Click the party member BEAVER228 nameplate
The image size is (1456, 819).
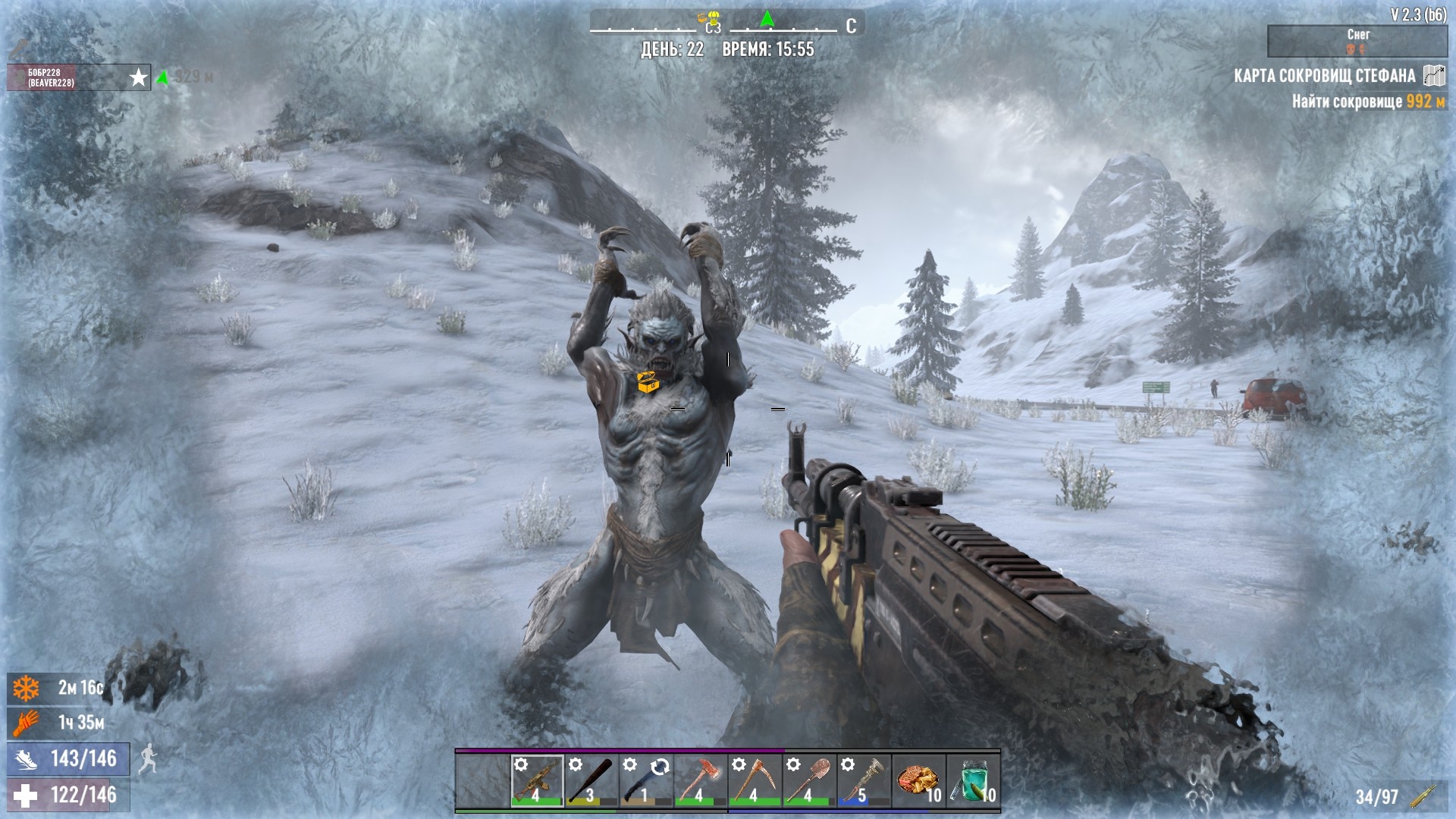tap(52, 78)
